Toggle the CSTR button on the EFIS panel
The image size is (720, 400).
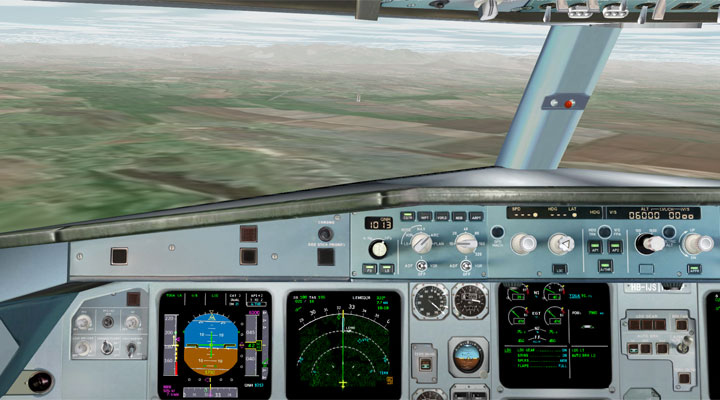(x=408, y=216)
